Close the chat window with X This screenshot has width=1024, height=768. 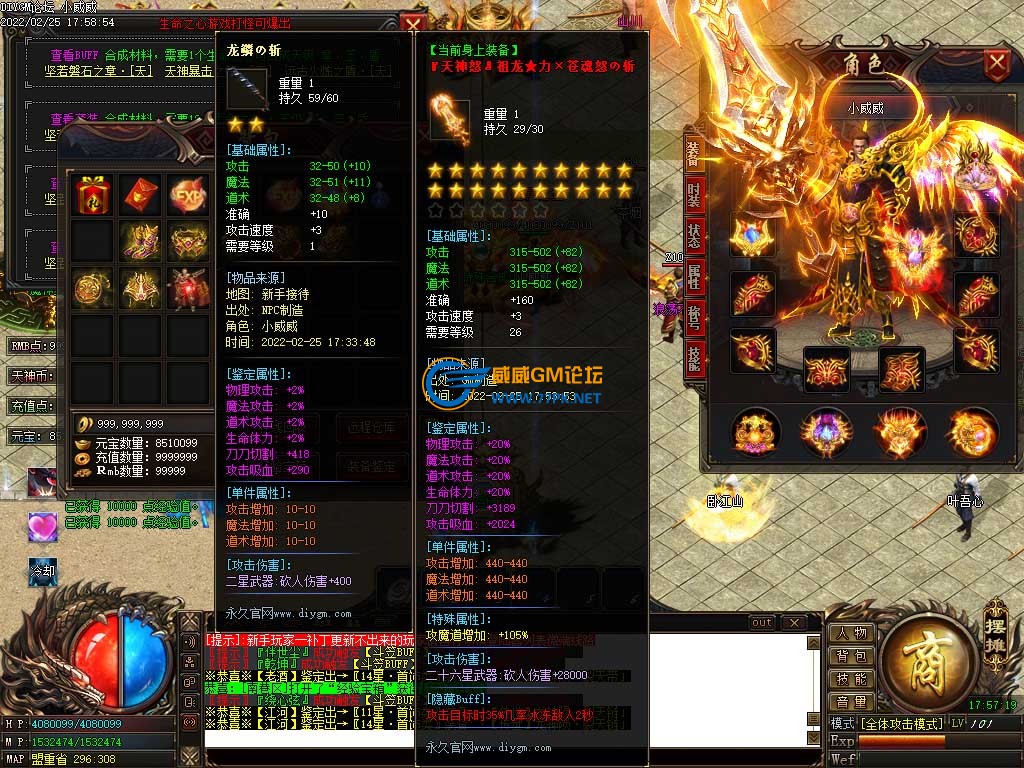(793, 623)
